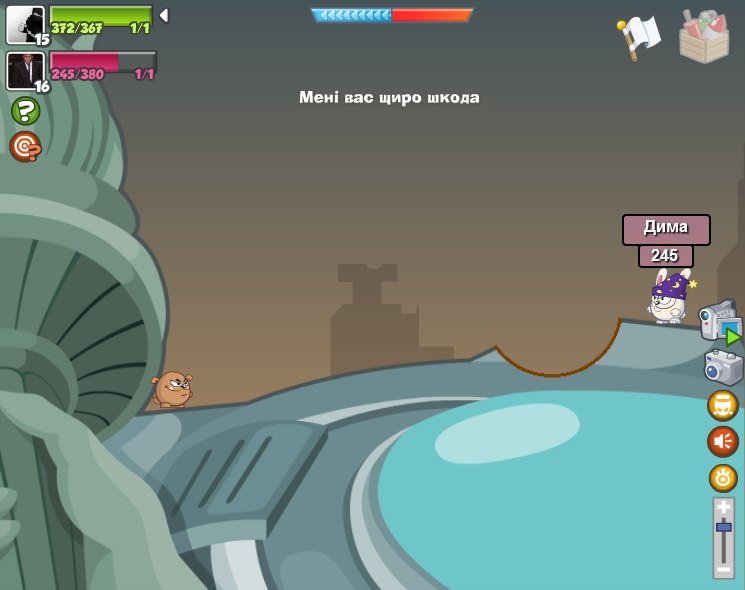Click the round yellow sun icon button

pos(723,478)
